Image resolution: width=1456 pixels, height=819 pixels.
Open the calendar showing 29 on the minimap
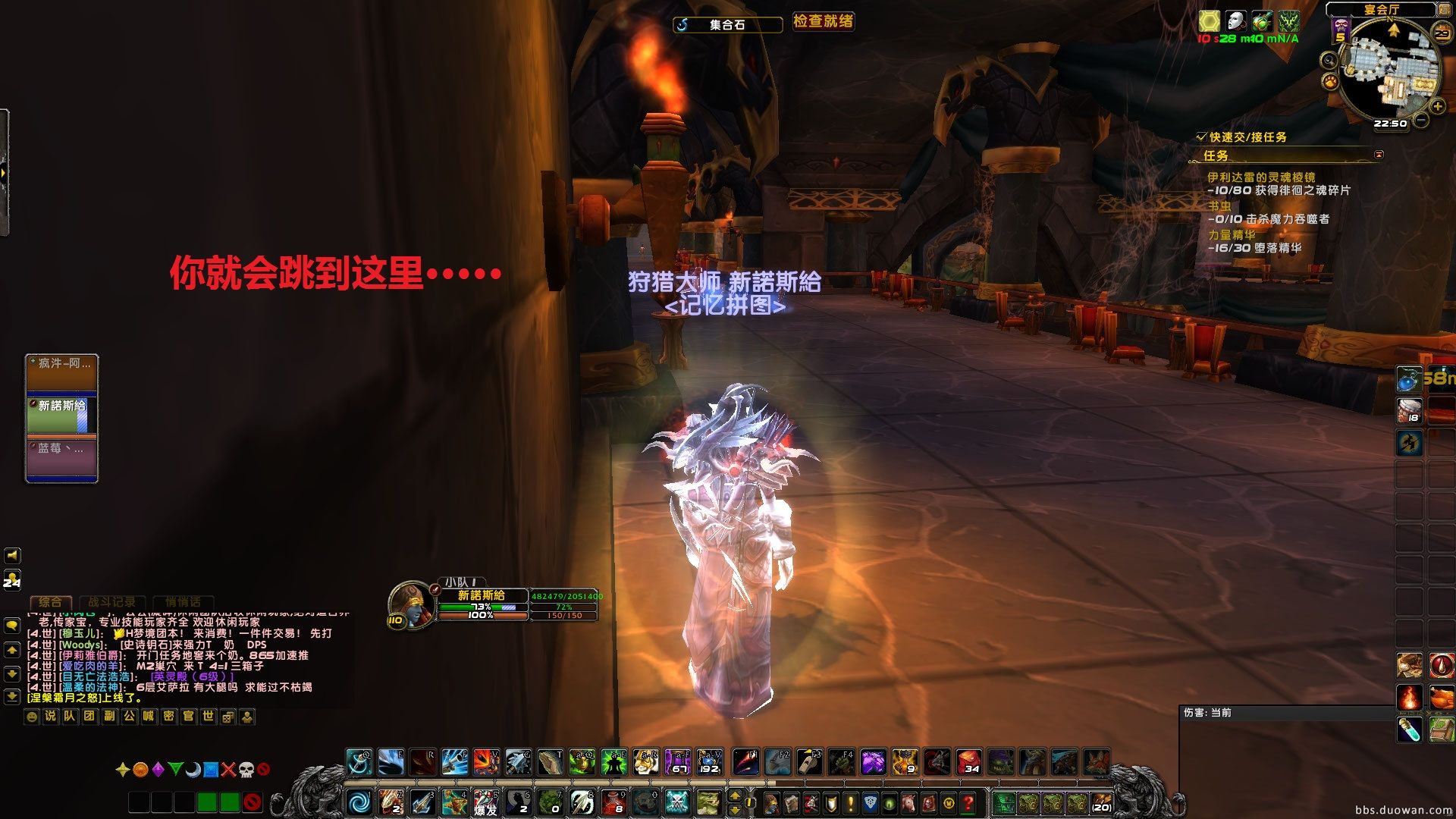click(x=1442, y=33)
